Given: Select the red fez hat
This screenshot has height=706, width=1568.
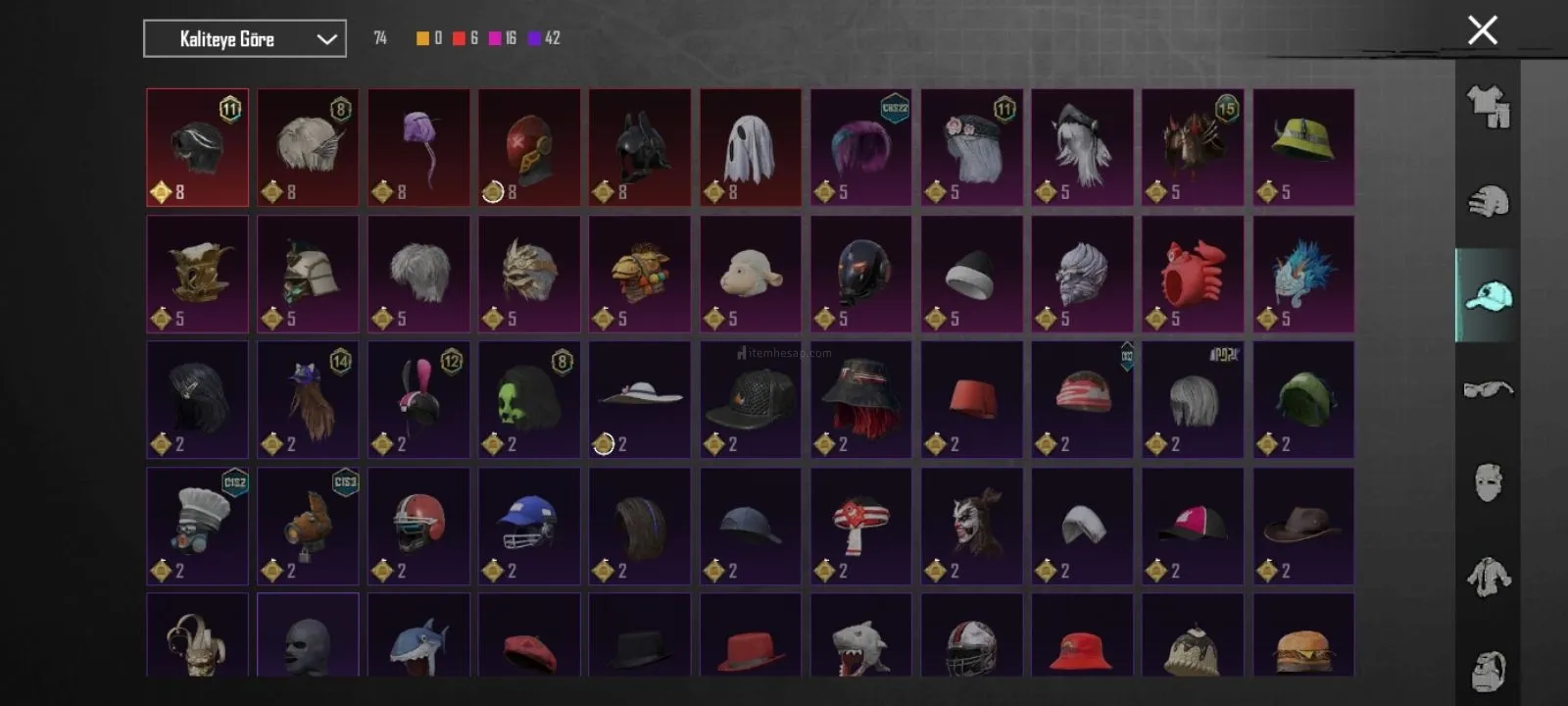Looking at the screenshot, I should pyautogui.click(x=972, y=399).
